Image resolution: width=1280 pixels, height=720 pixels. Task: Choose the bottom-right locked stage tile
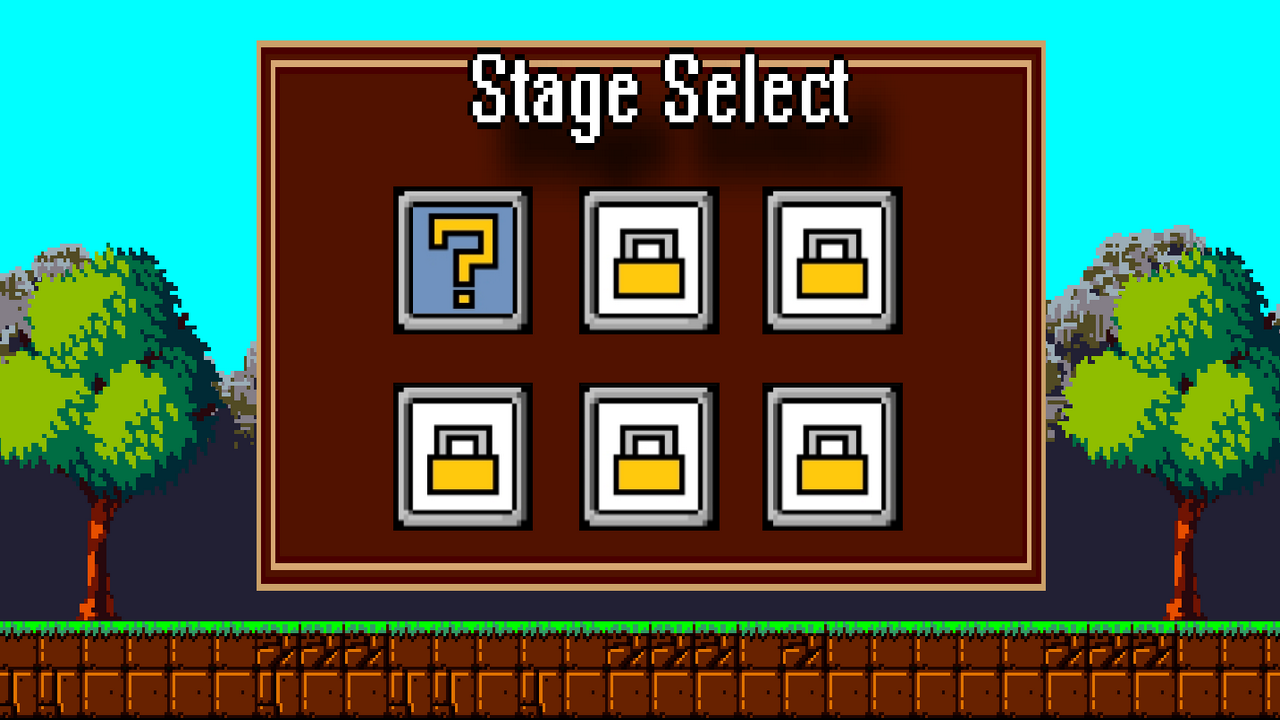(830, 455)
